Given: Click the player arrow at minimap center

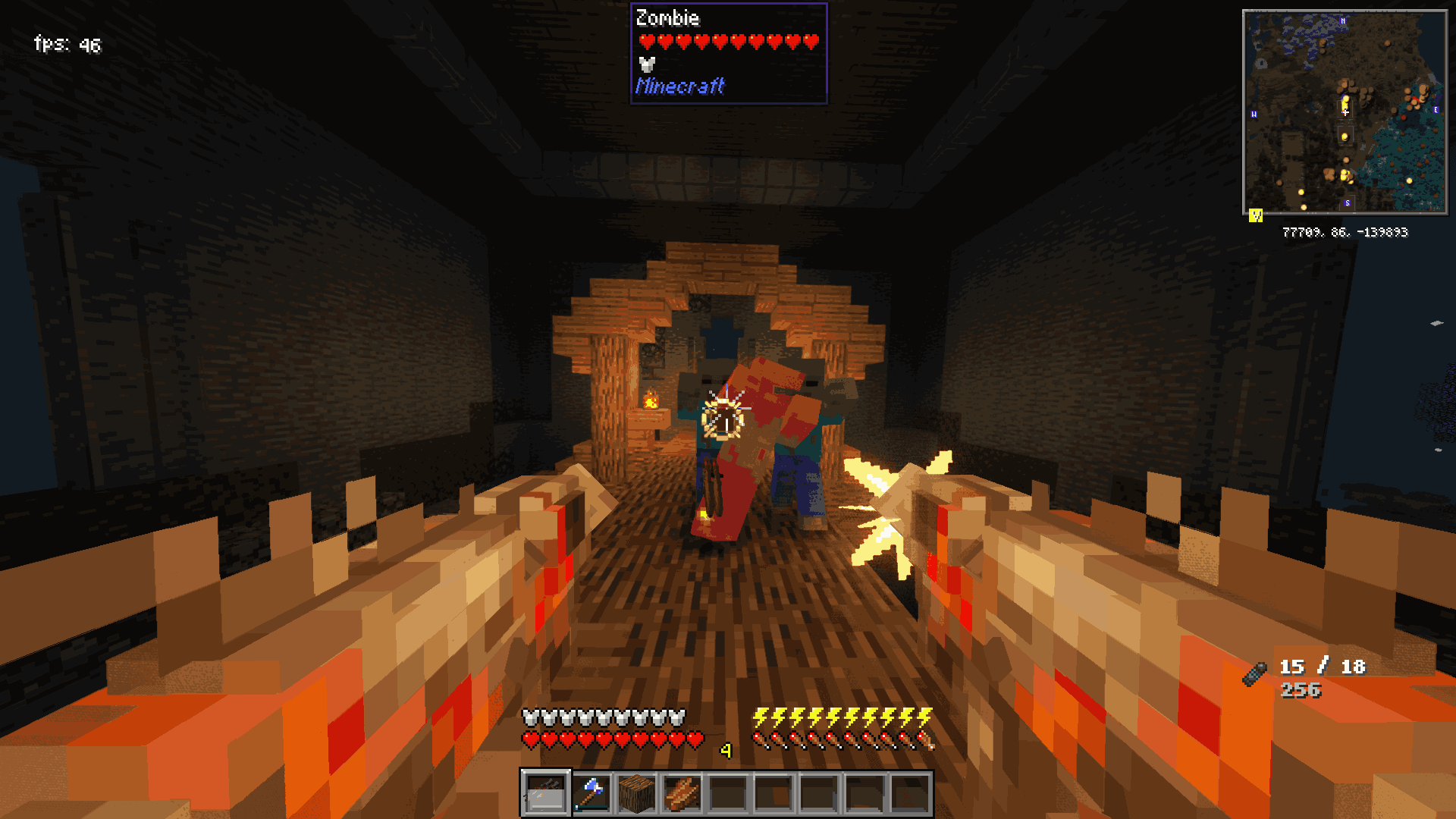Looking at the screenshot, I should (1345, 112).
